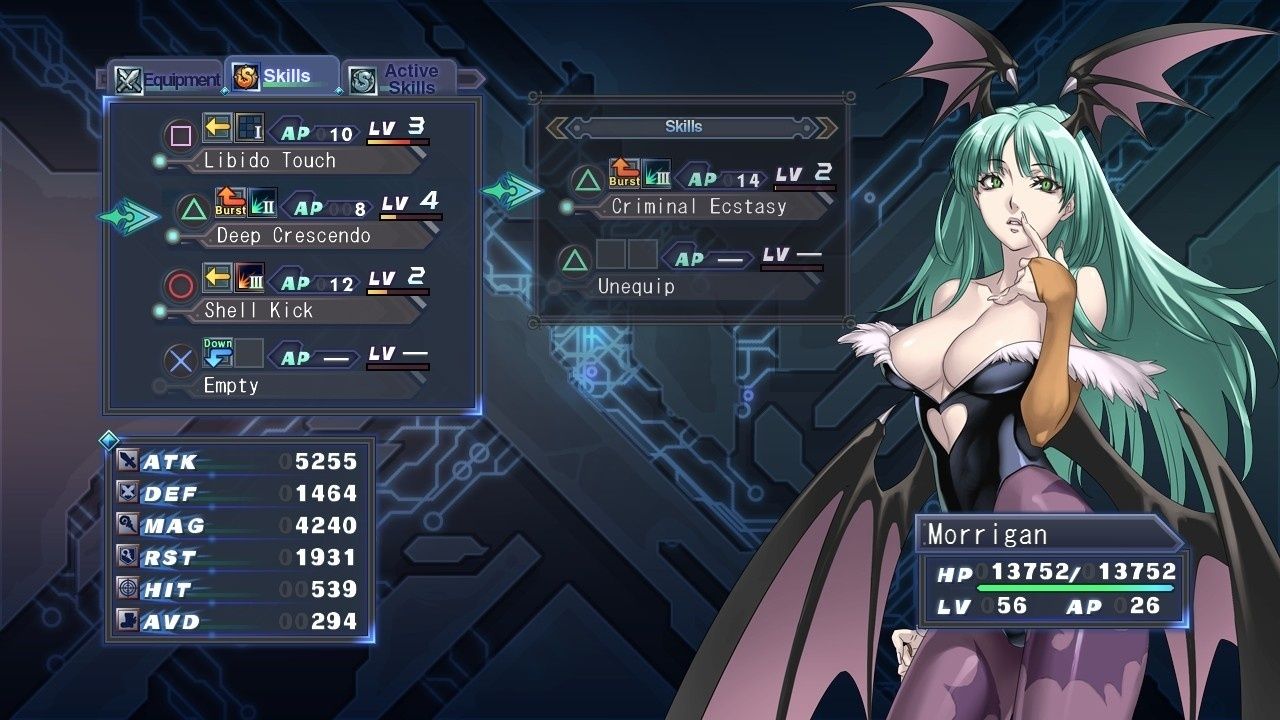Pick the Empty skill slot
The image size is (1280, 720).
[295, 371]
